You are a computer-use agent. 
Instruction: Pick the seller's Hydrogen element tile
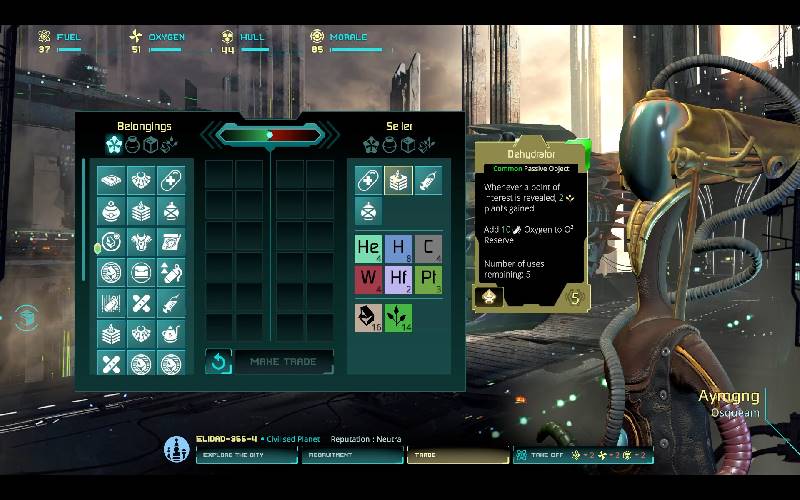click(x=399, y=248)
